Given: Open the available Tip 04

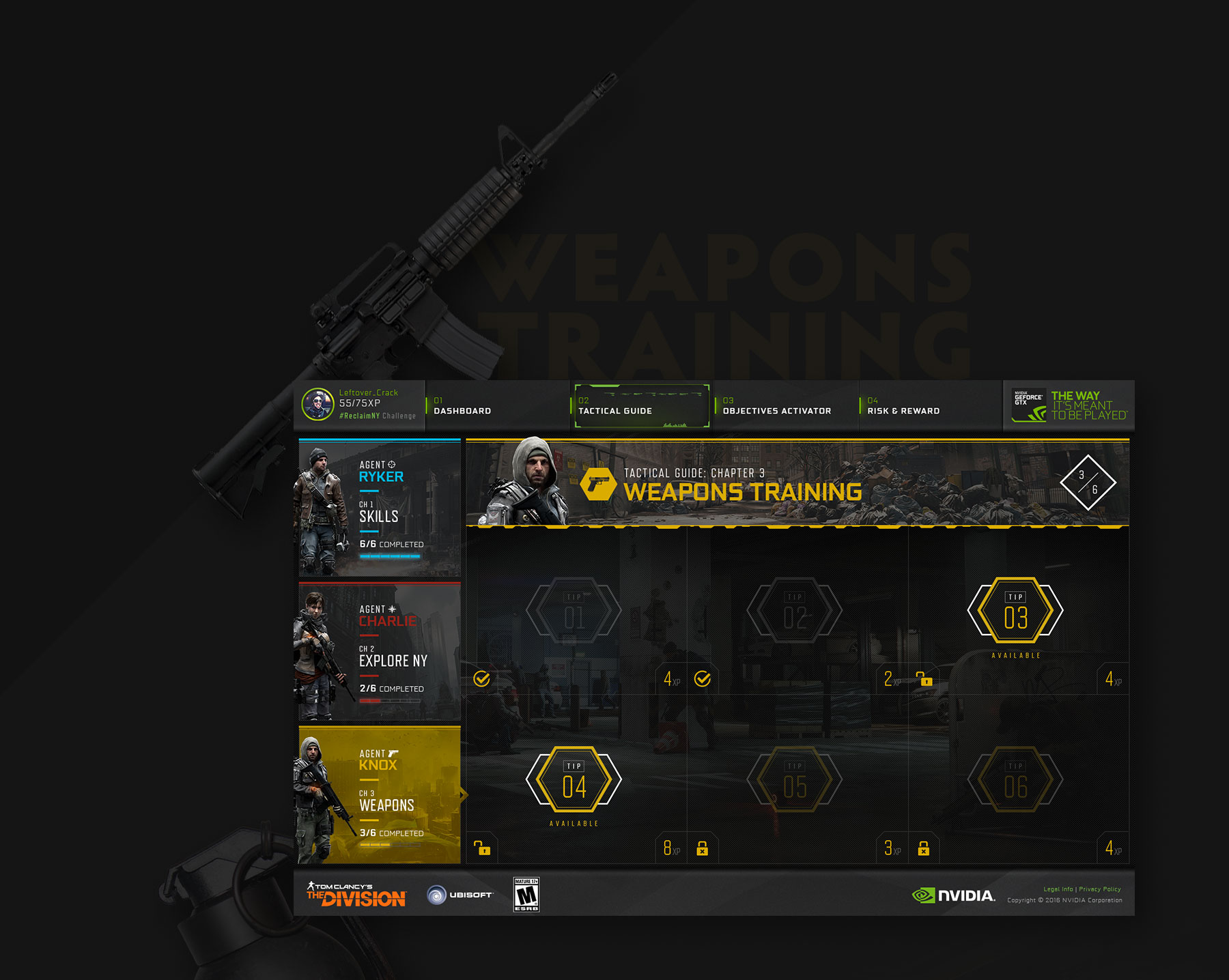Looking at the screenshot, I should coord(574,779).
